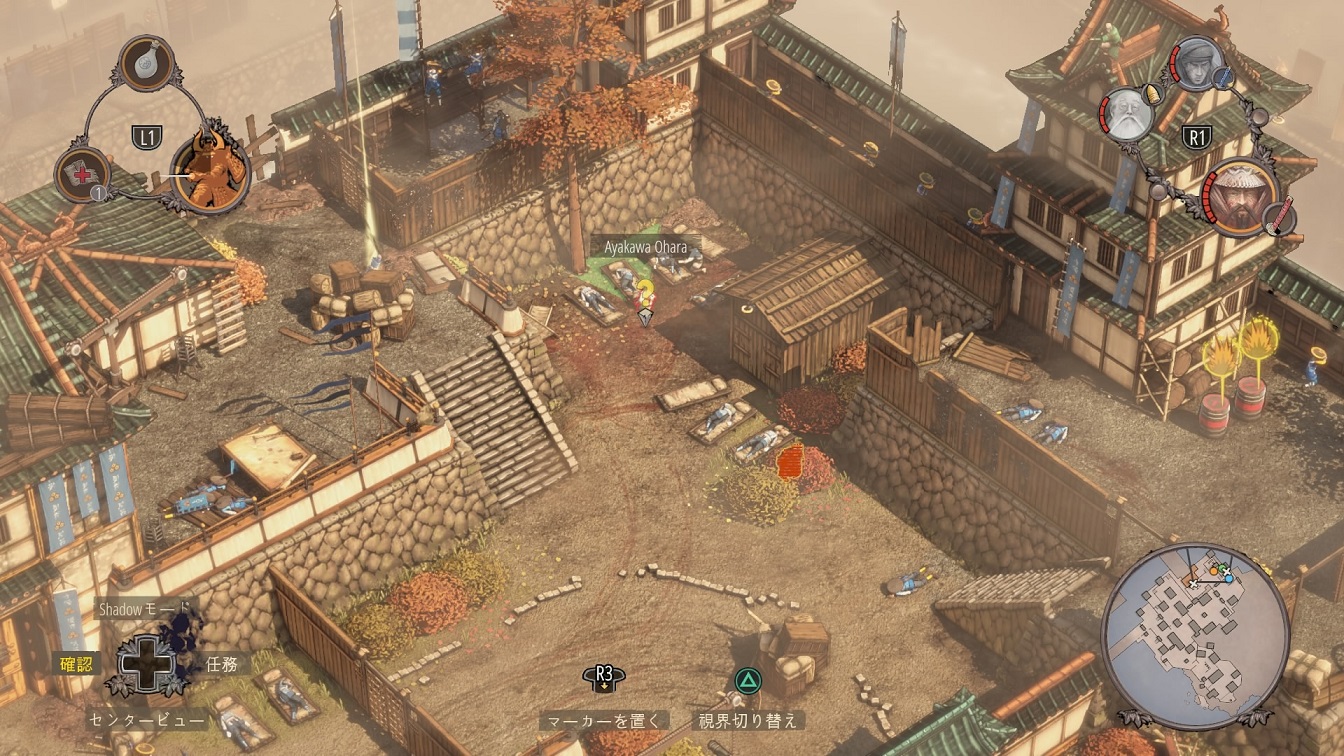Choose the straw-hat samurai portrait
The image size is (1344, 756).
[1239, 197]
